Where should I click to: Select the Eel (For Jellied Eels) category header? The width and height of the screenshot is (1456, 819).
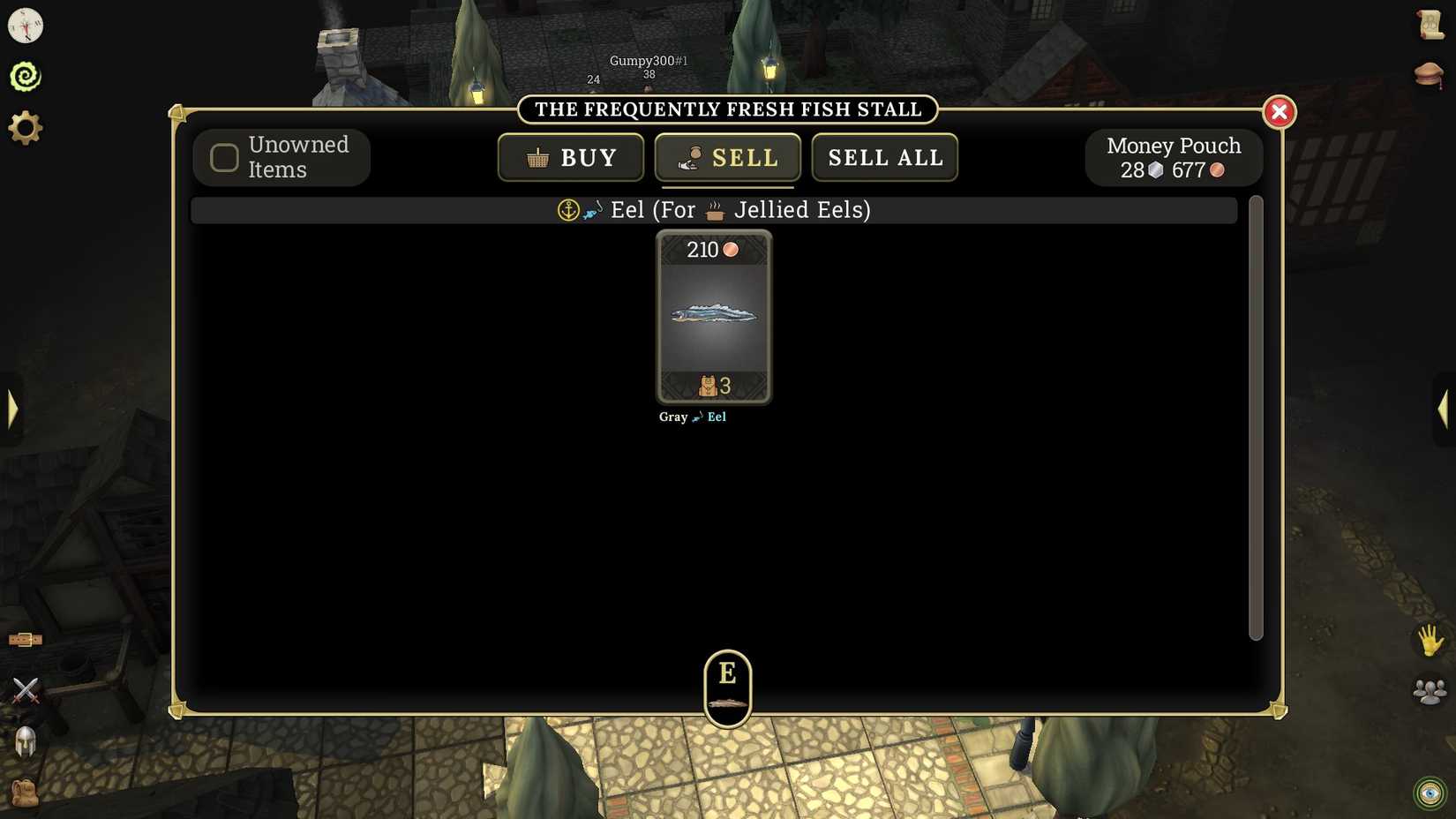(x=715, y=210)
